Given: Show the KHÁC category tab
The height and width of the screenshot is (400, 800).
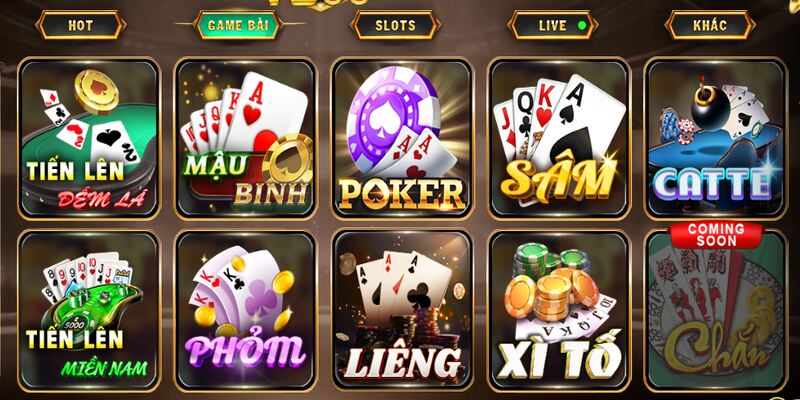Looking at the screenshot, I should (x=708, y=24).
